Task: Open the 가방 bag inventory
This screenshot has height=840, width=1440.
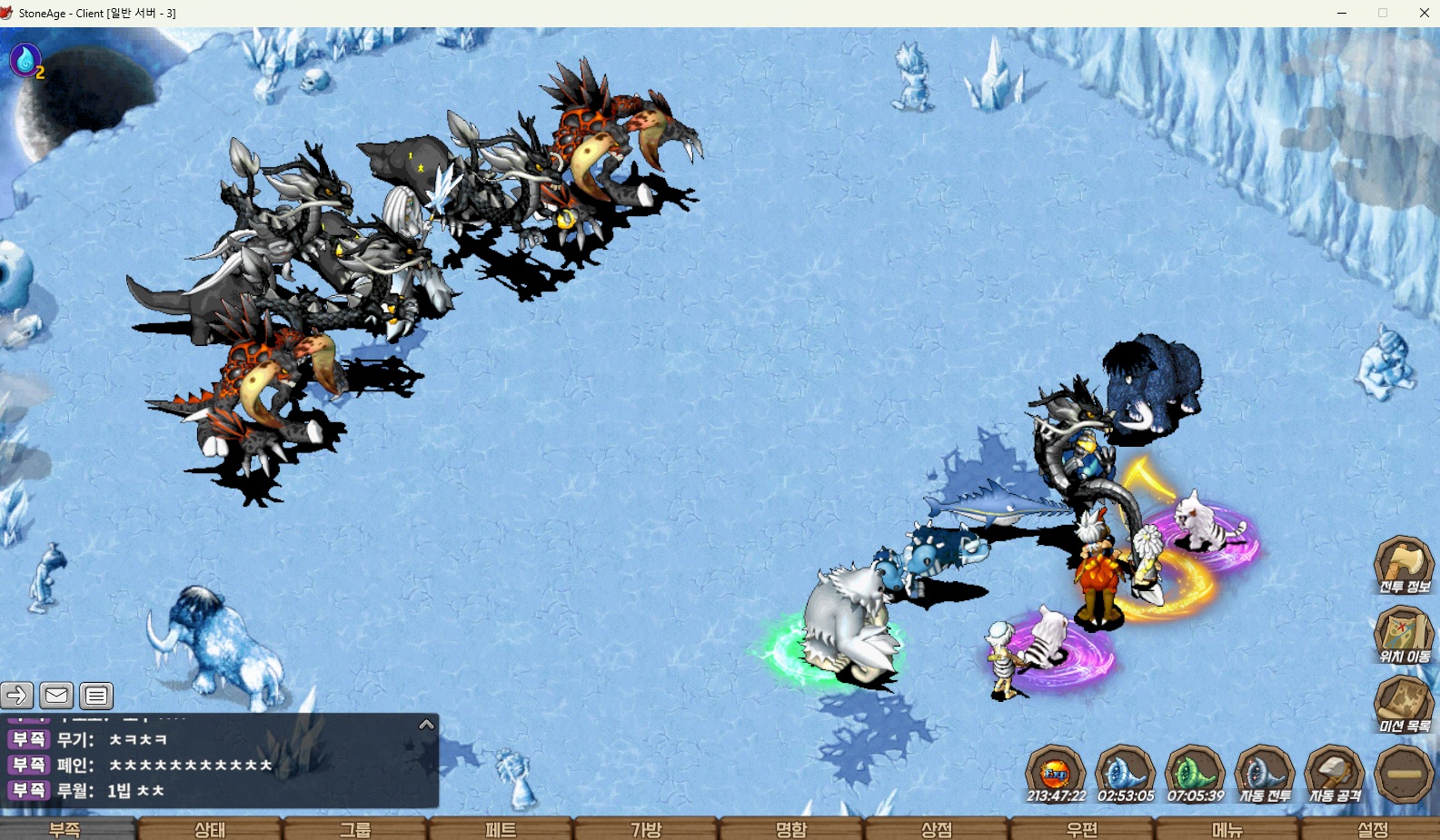Action: 646,828
